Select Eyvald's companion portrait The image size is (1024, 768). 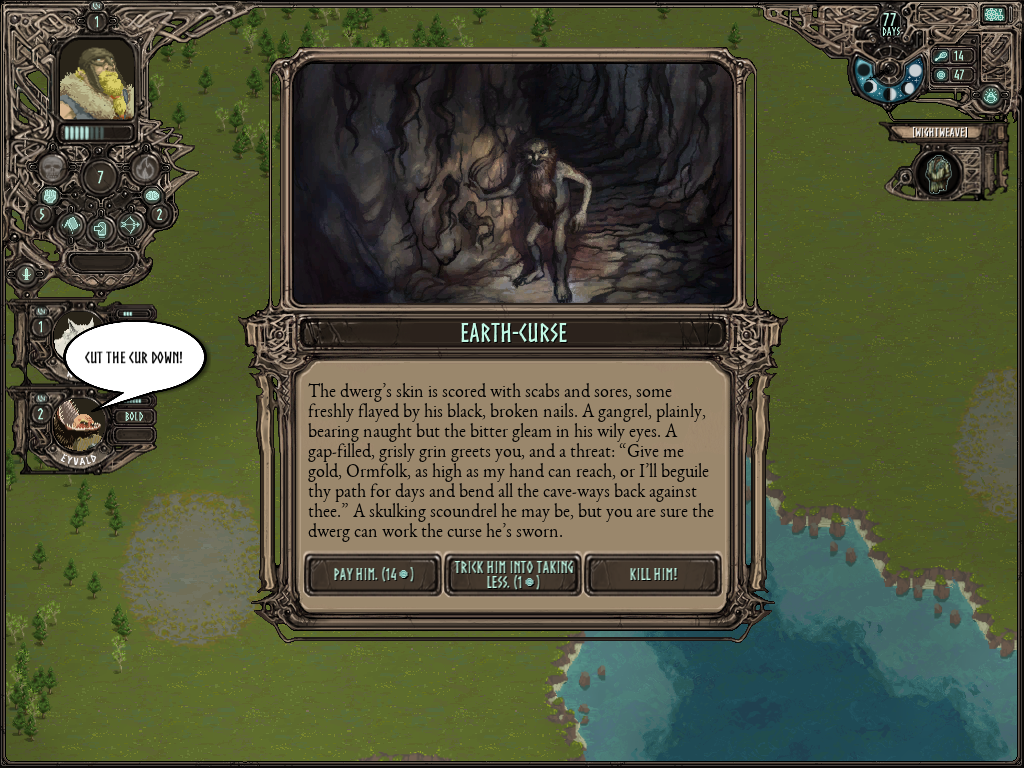82,420
